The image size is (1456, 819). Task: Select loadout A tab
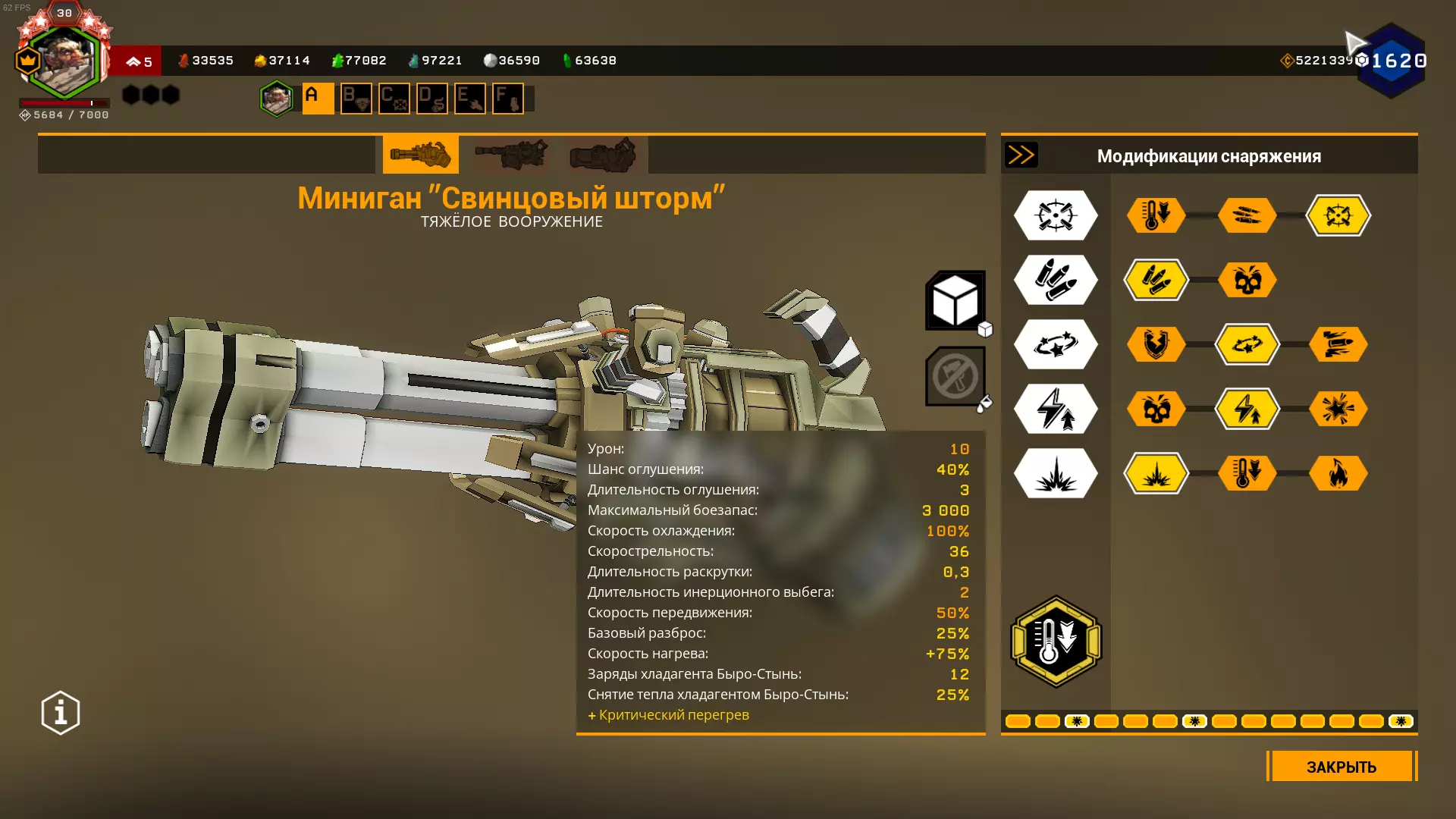click(x=318, y=99)
